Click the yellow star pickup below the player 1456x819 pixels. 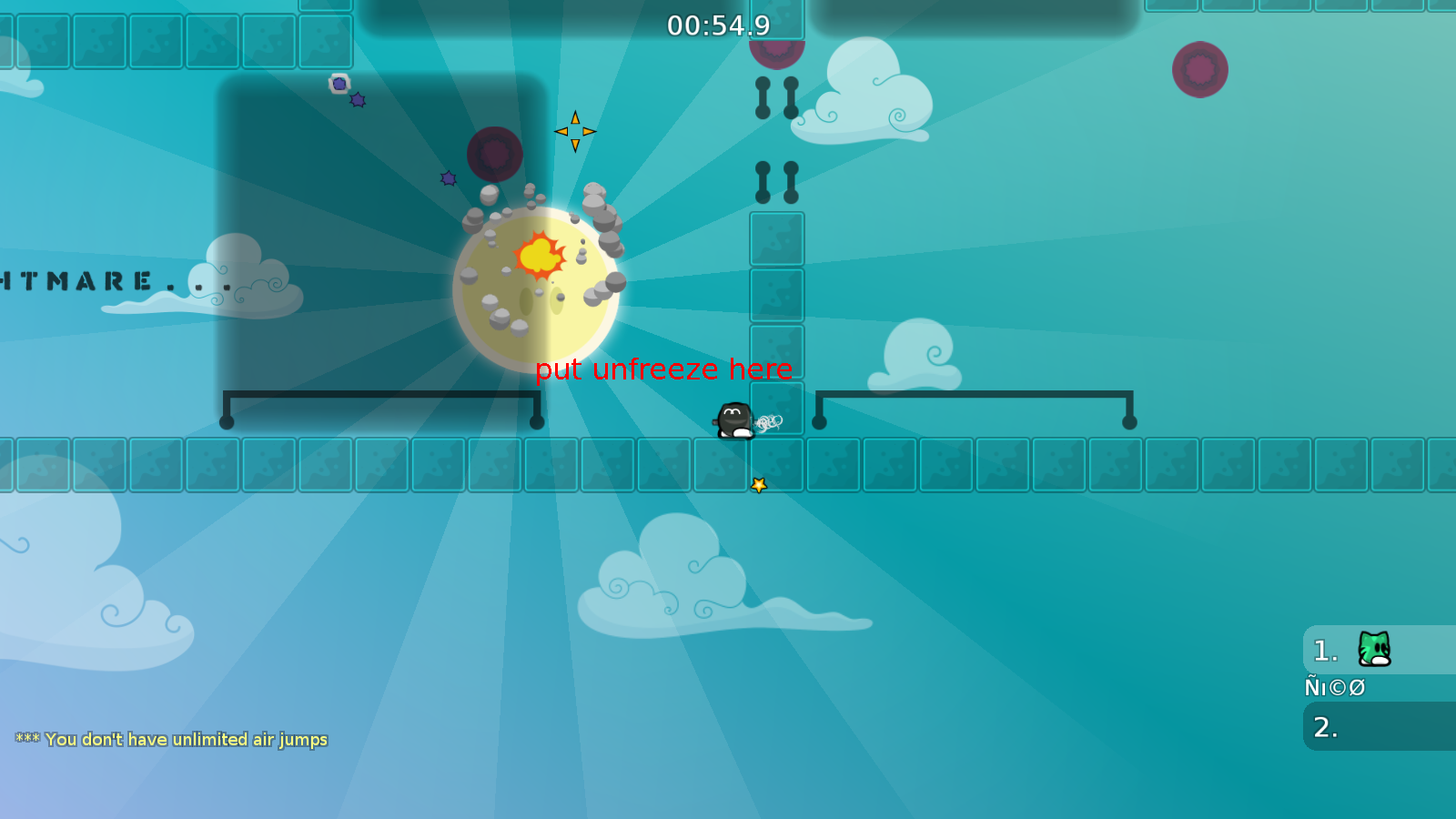pos(758,484)
